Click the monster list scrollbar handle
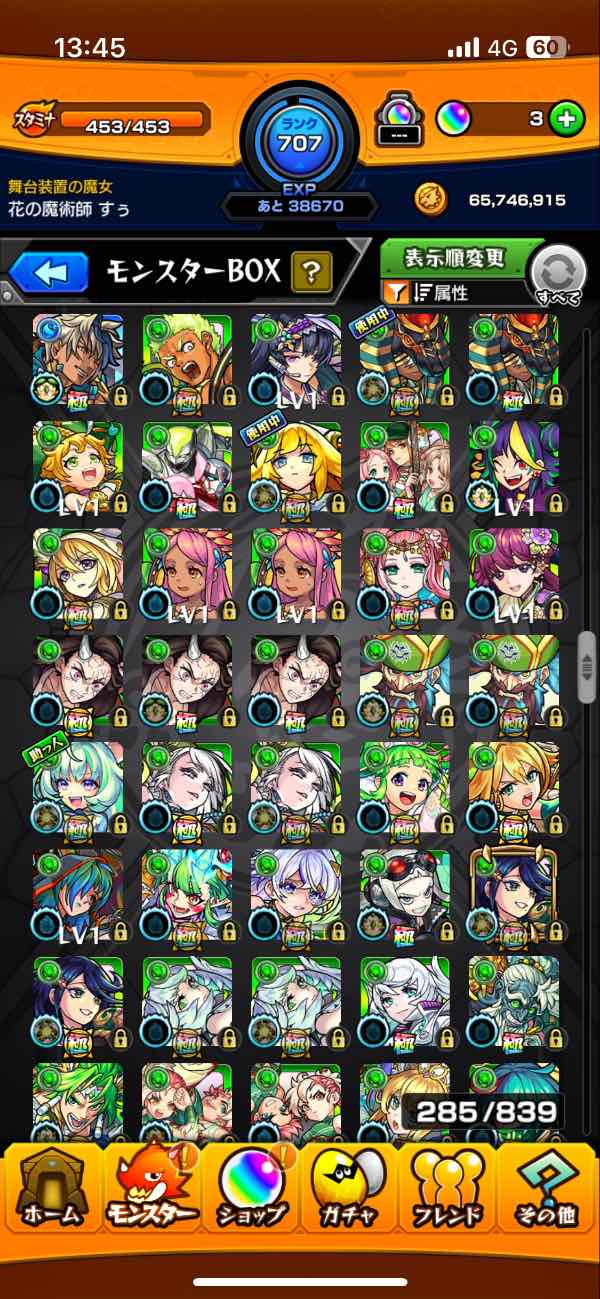 587,667
